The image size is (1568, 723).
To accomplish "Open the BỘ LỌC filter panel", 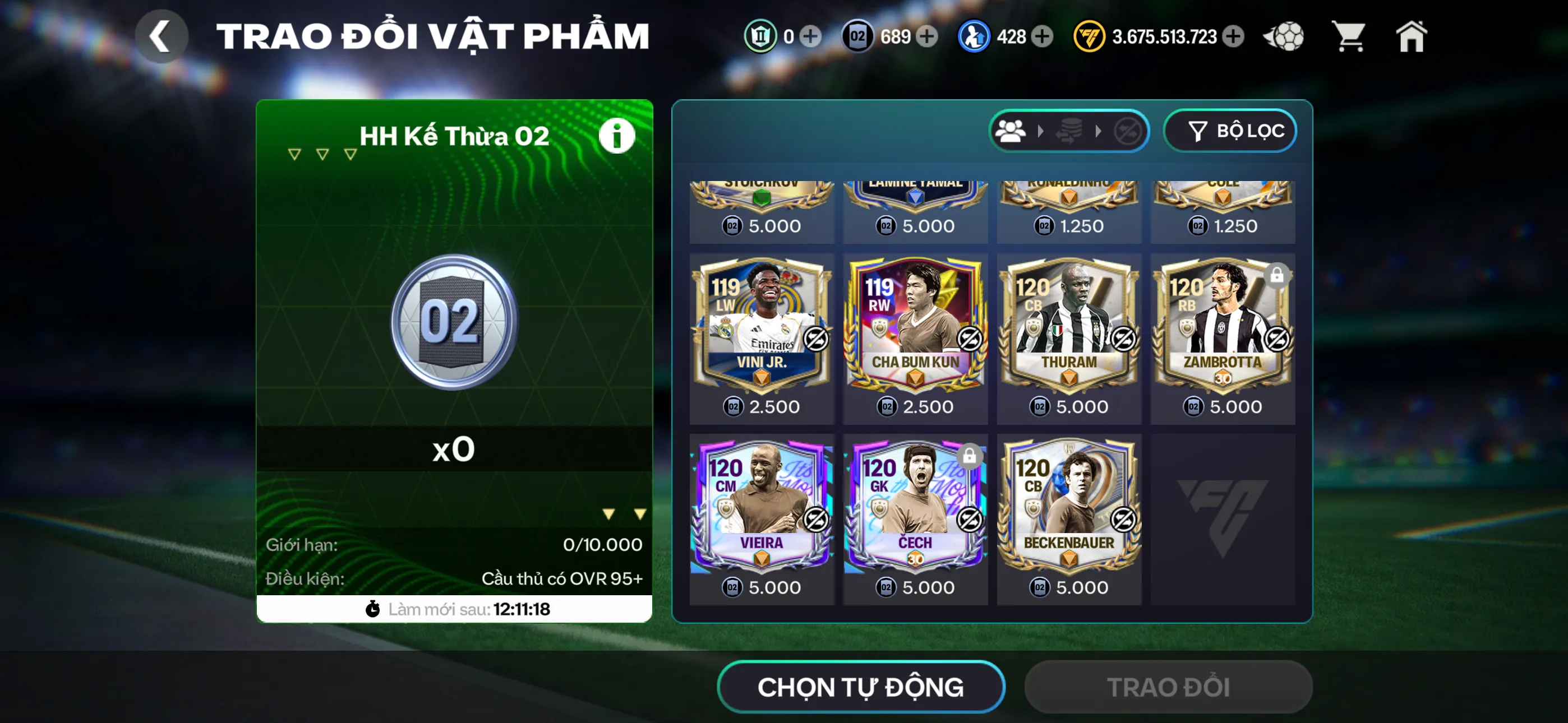I will pyautogui.click(x=1230, y=130).
